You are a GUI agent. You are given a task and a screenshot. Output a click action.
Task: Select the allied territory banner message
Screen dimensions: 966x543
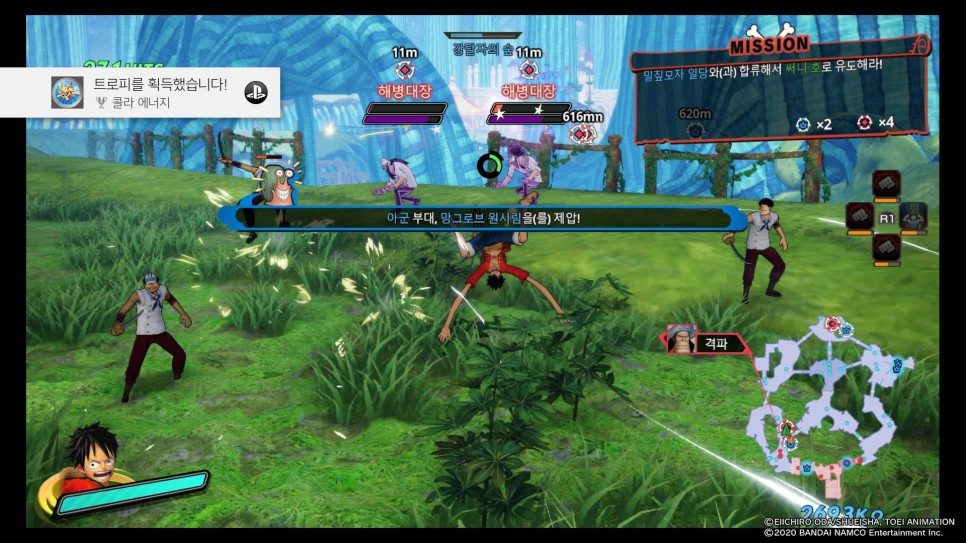482,216
